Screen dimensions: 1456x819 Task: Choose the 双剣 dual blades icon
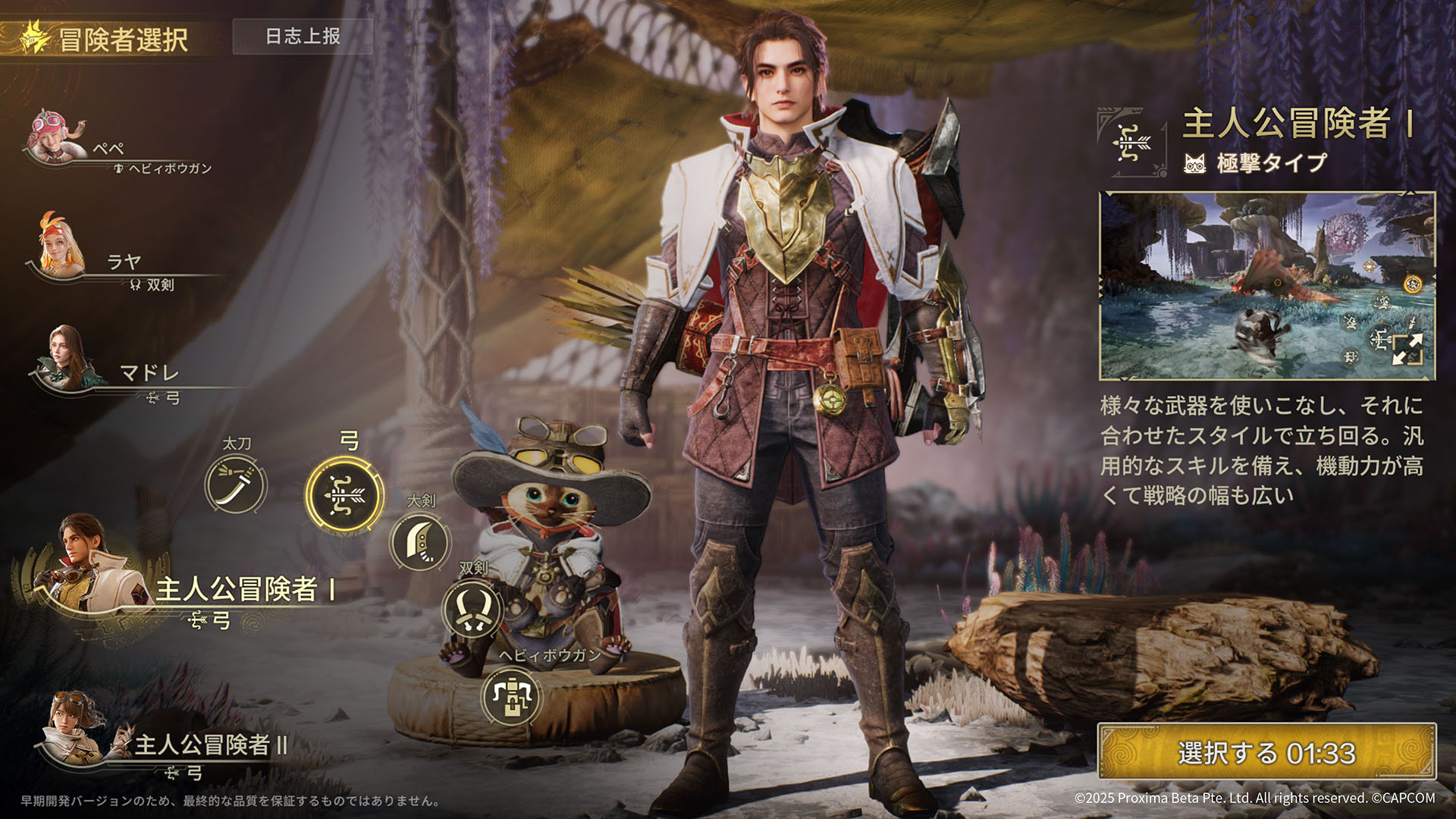[472, 608]
